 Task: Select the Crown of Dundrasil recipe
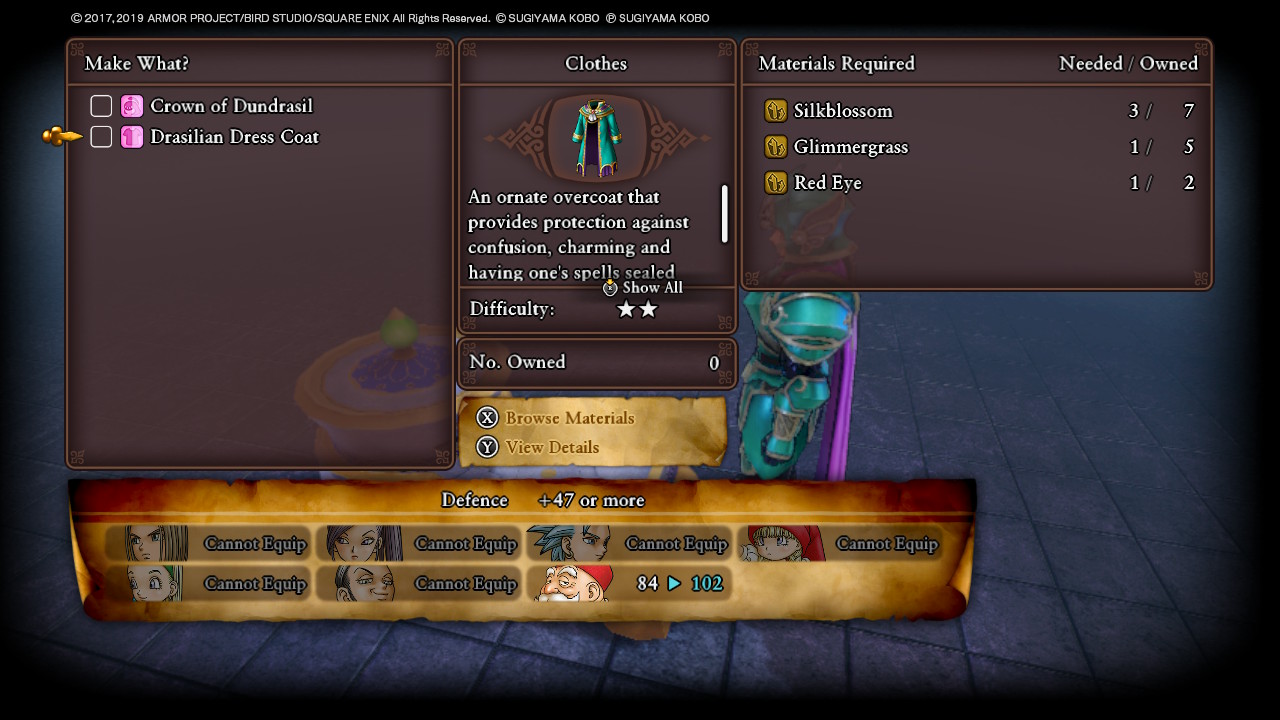coord(231,106)
